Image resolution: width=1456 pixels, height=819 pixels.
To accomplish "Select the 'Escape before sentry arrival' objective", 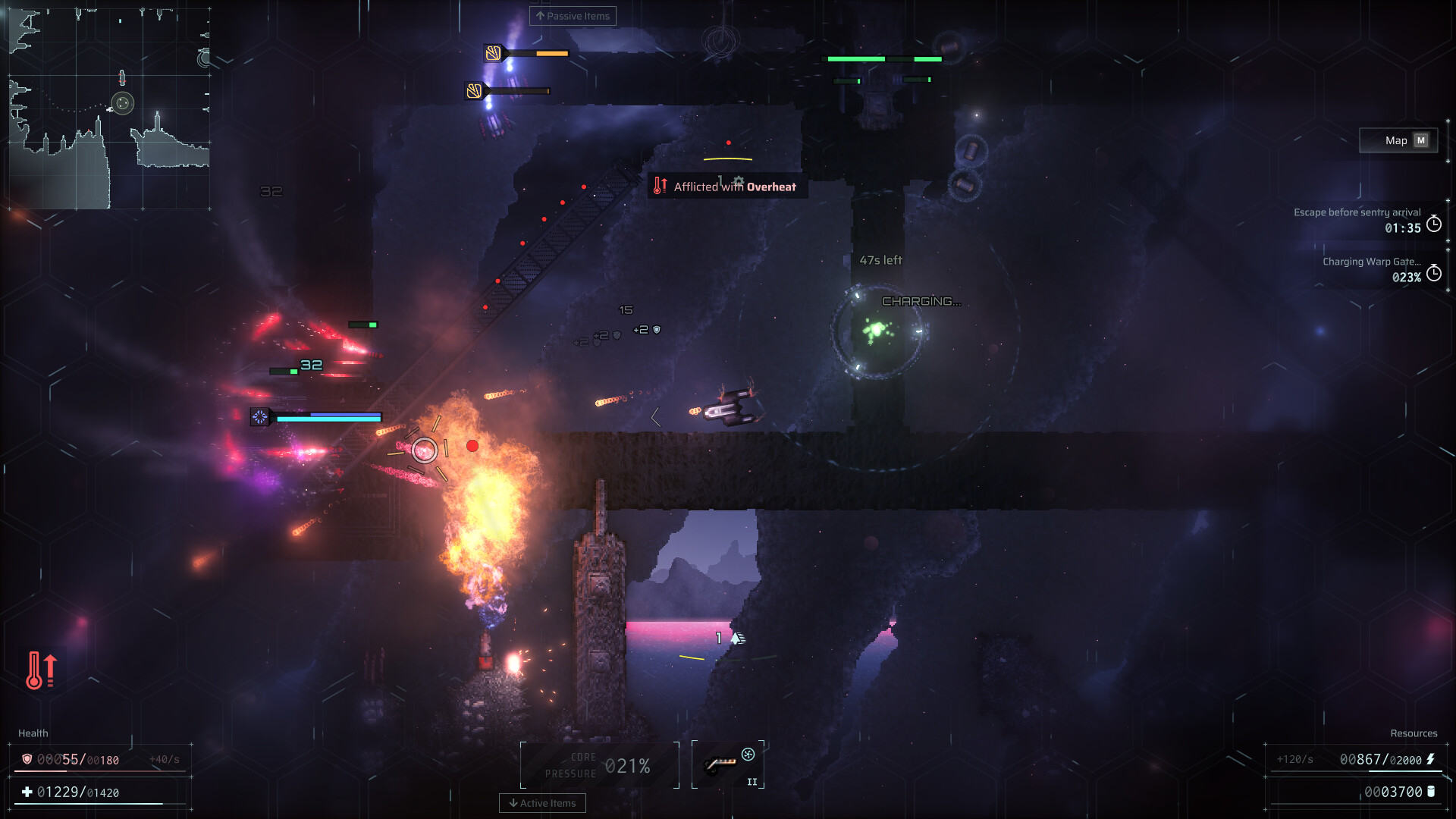I will 1357,212.
